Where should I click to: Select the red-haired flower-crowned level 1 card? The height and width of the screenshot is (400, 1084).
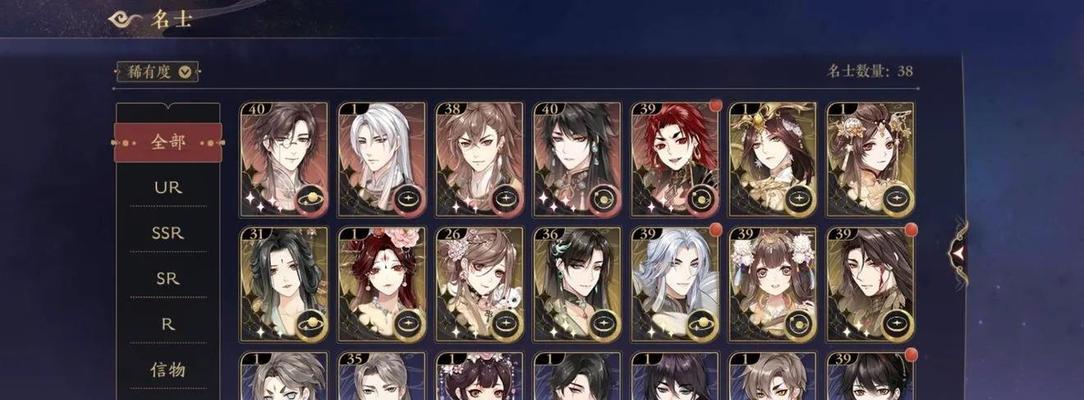(x=381, y=284)
